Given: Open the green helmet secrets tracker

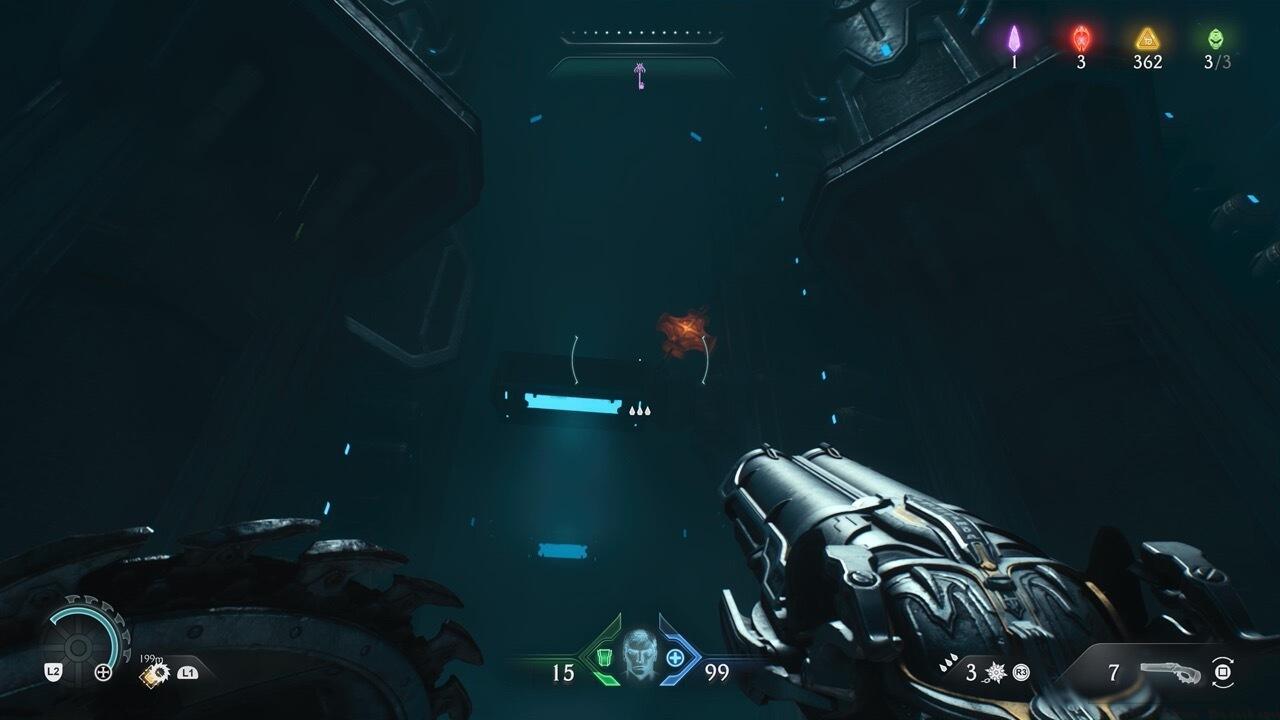Looking at the screenshot, I should click(x=1216, y=38).
